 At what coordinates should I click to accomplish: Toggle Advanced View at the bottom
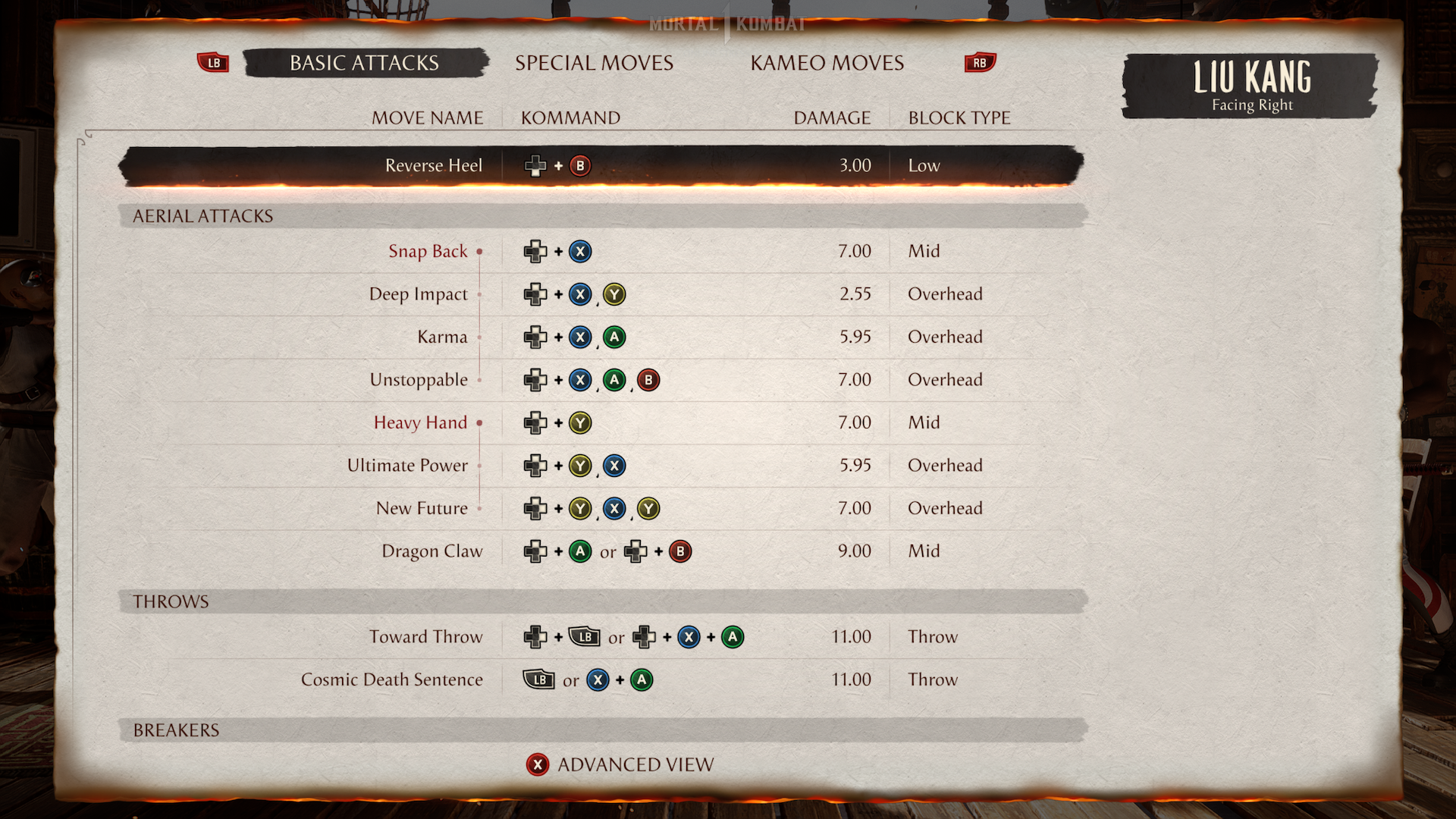[x=622, y=764]
